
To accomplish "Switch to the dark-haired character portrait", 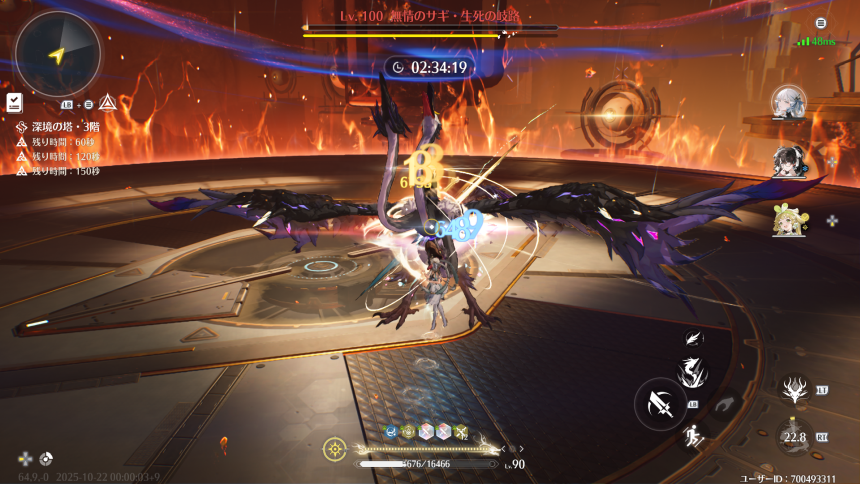I will tap(788, 162).
